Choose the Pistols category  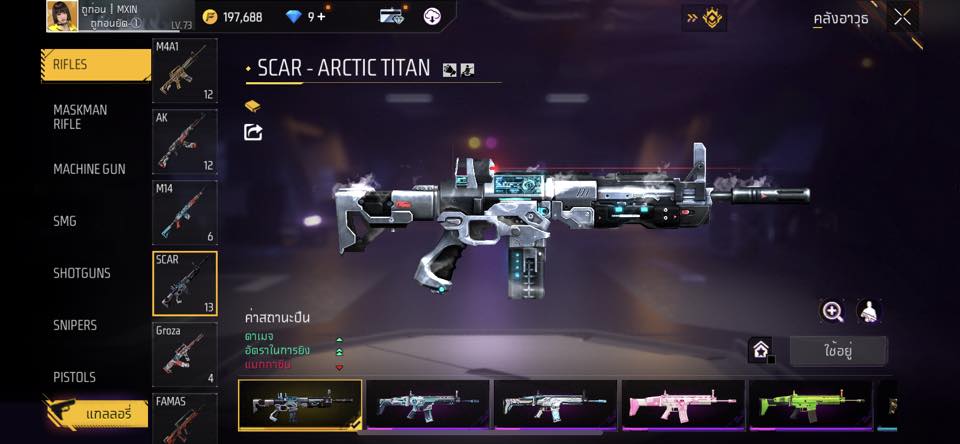point(74,377)
